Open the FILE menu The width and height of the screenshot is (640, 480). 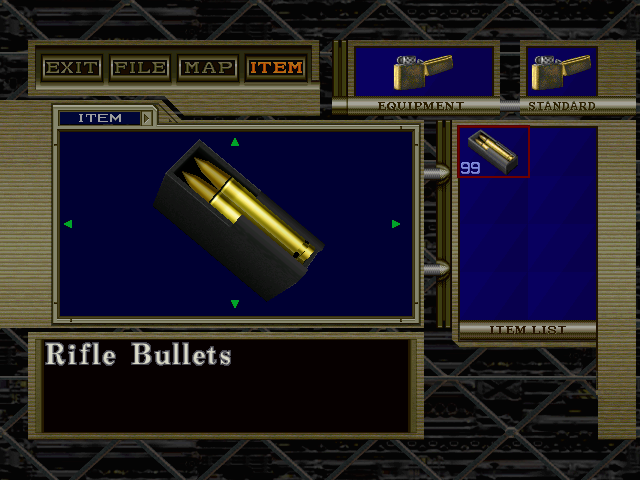[139, 68]
